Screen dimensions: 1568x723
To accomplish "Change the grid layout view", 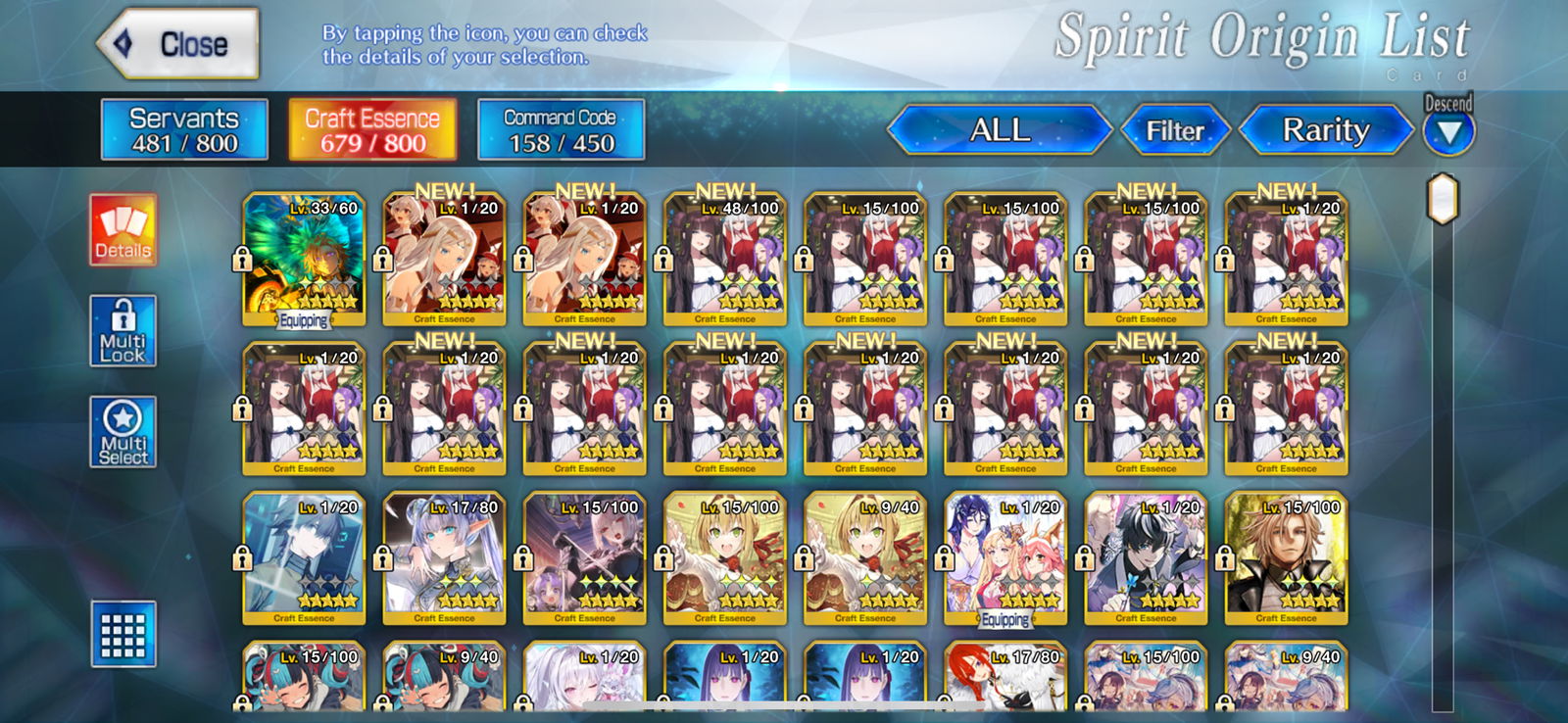I will pyautogui.click(x=123, y=634).
